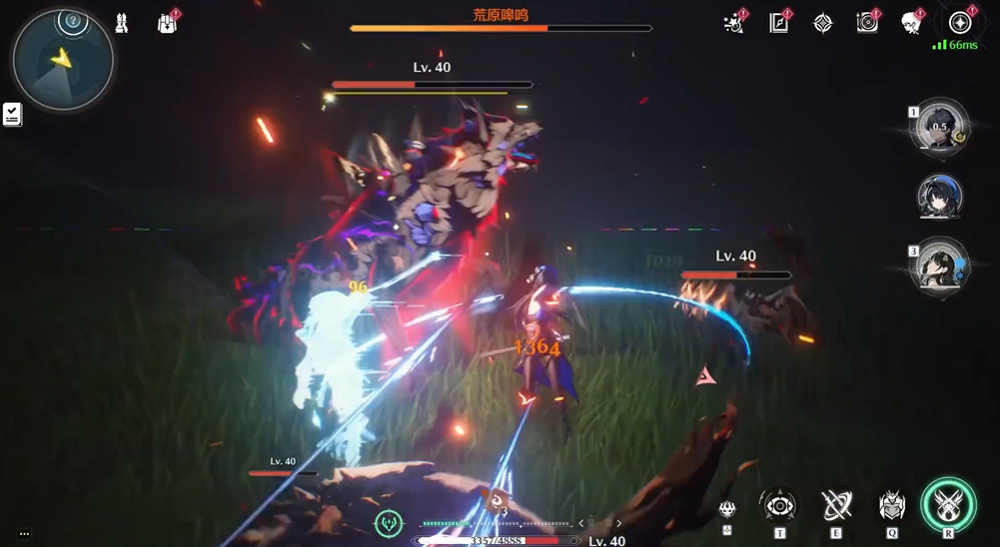Click the question mark marker on minimap
The height and width of the screenshot is (547, 1000).
pyautogui.click(x=70, y=20)
